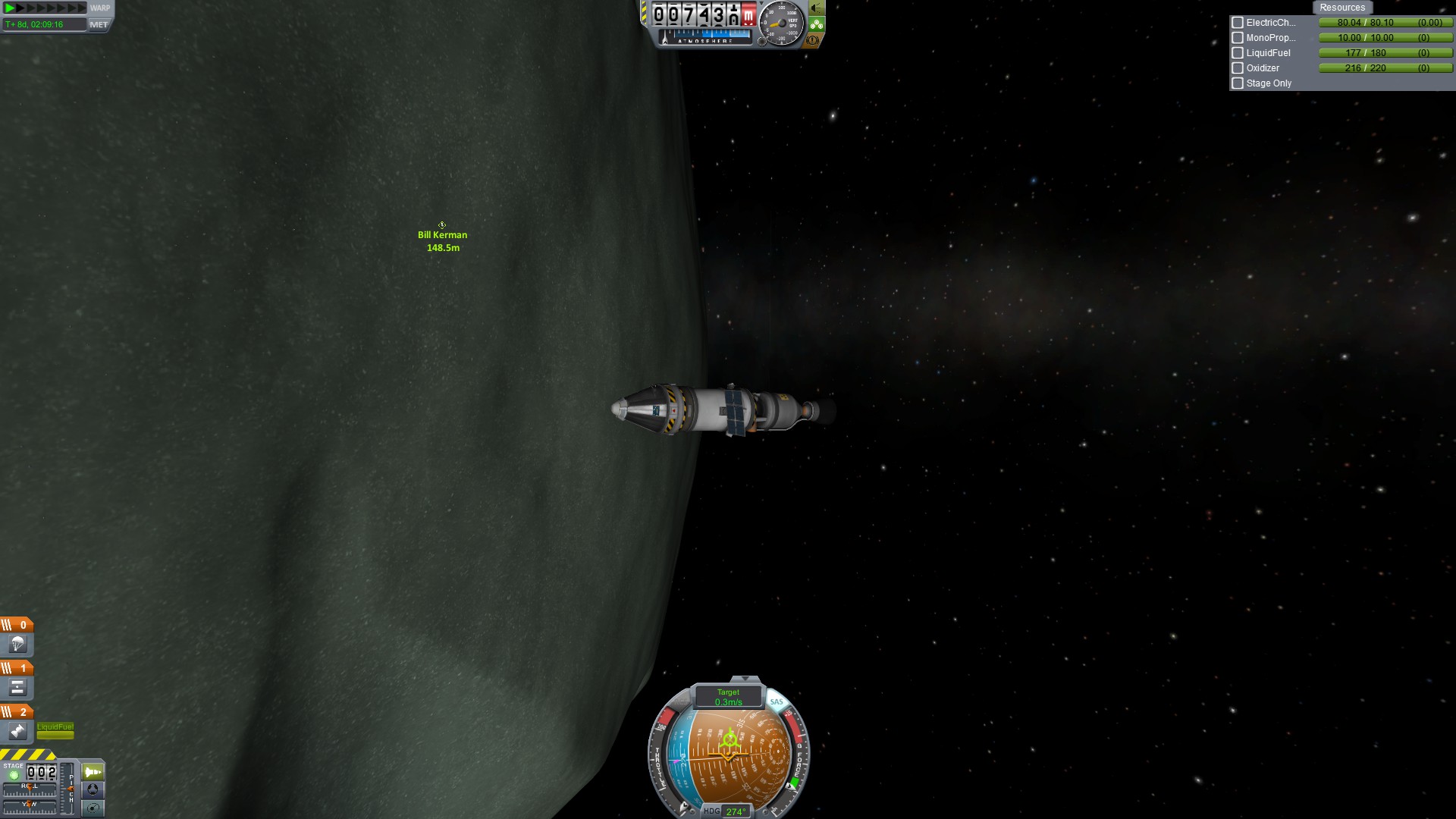Enable the Stage Only checkbox
This screenshot has height=819, width=1456.
[x=1238, y=83]
